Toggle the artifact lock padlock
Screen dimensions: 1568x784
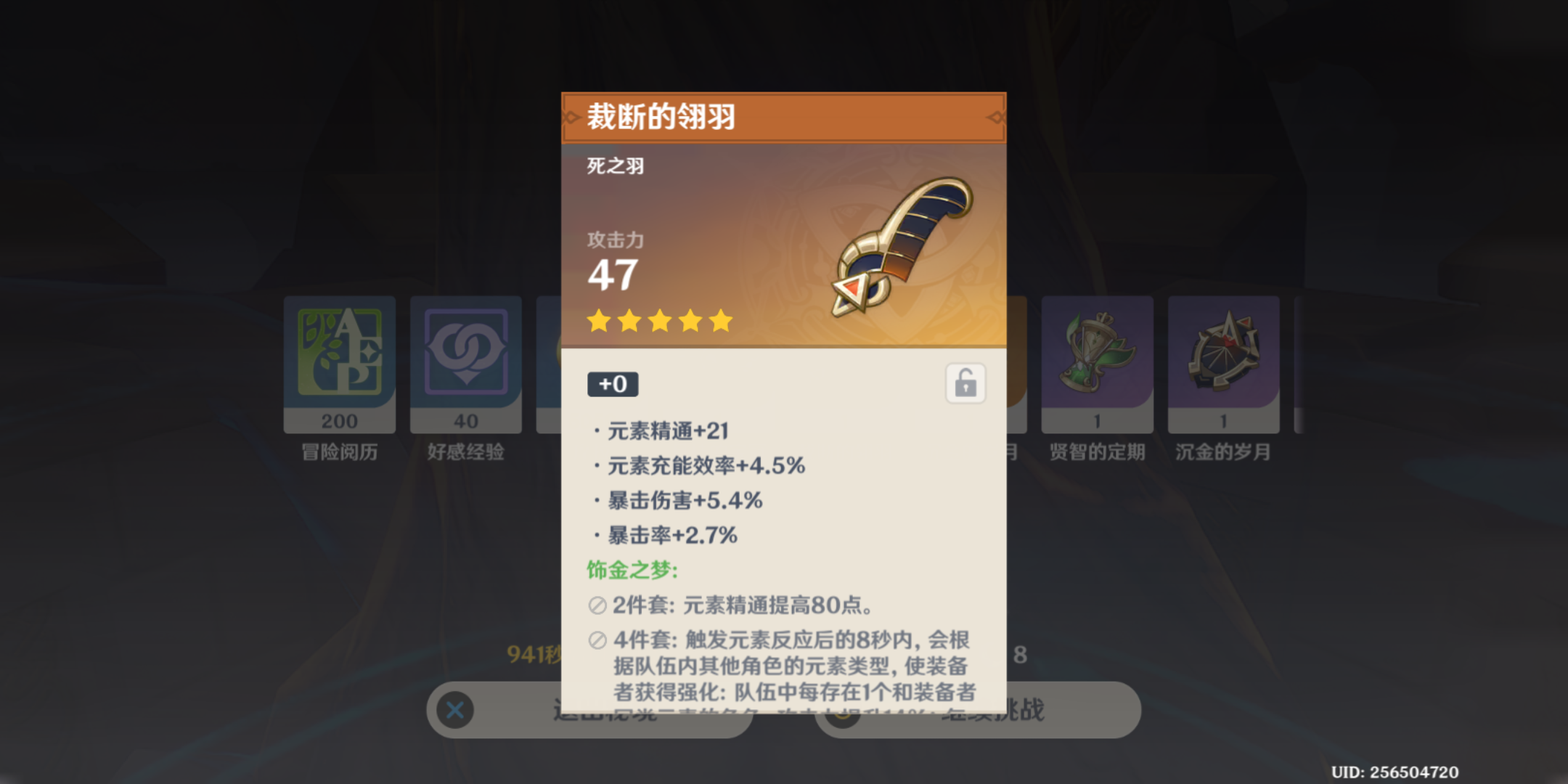click(x=967, y=384)
